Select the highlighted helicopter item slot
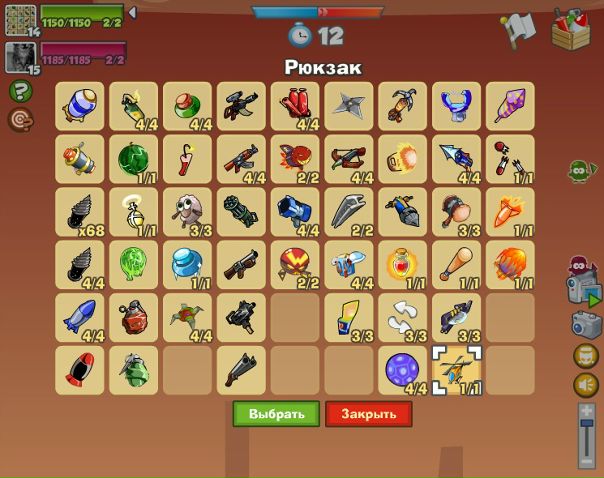The image size is (604, 478). [457, 370]
